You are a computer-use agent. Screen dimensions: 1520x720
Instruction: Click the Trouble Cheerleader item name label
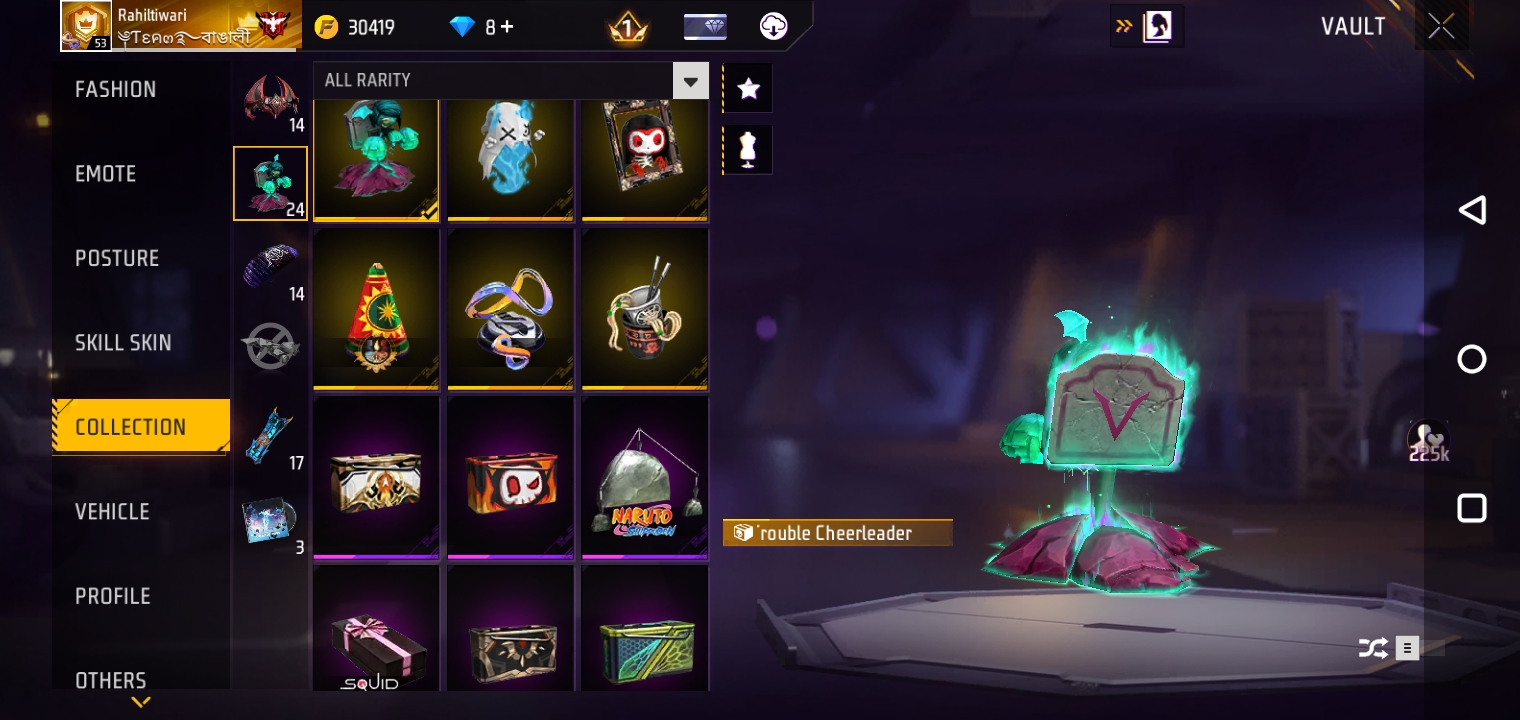[837, 532]
